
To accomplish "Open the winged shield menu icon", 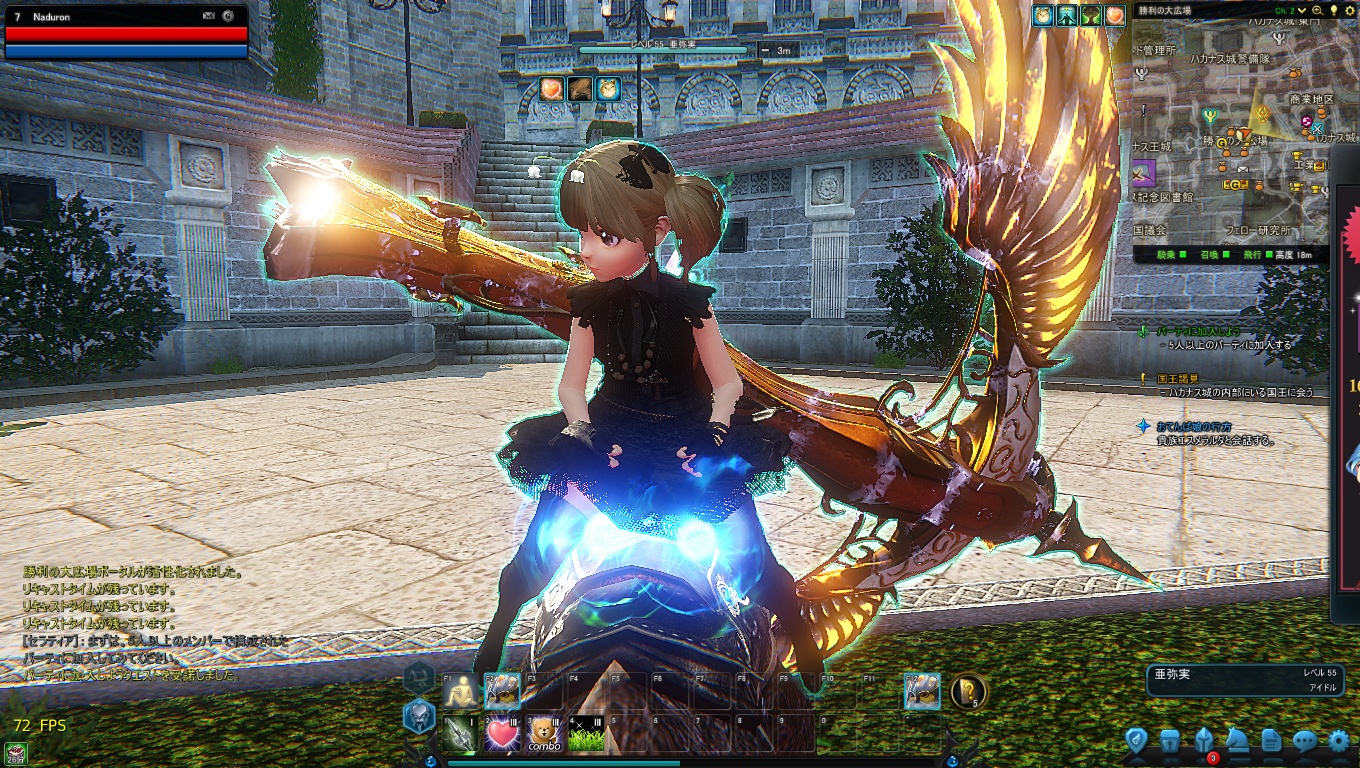I will click(x=1135, y=741).
